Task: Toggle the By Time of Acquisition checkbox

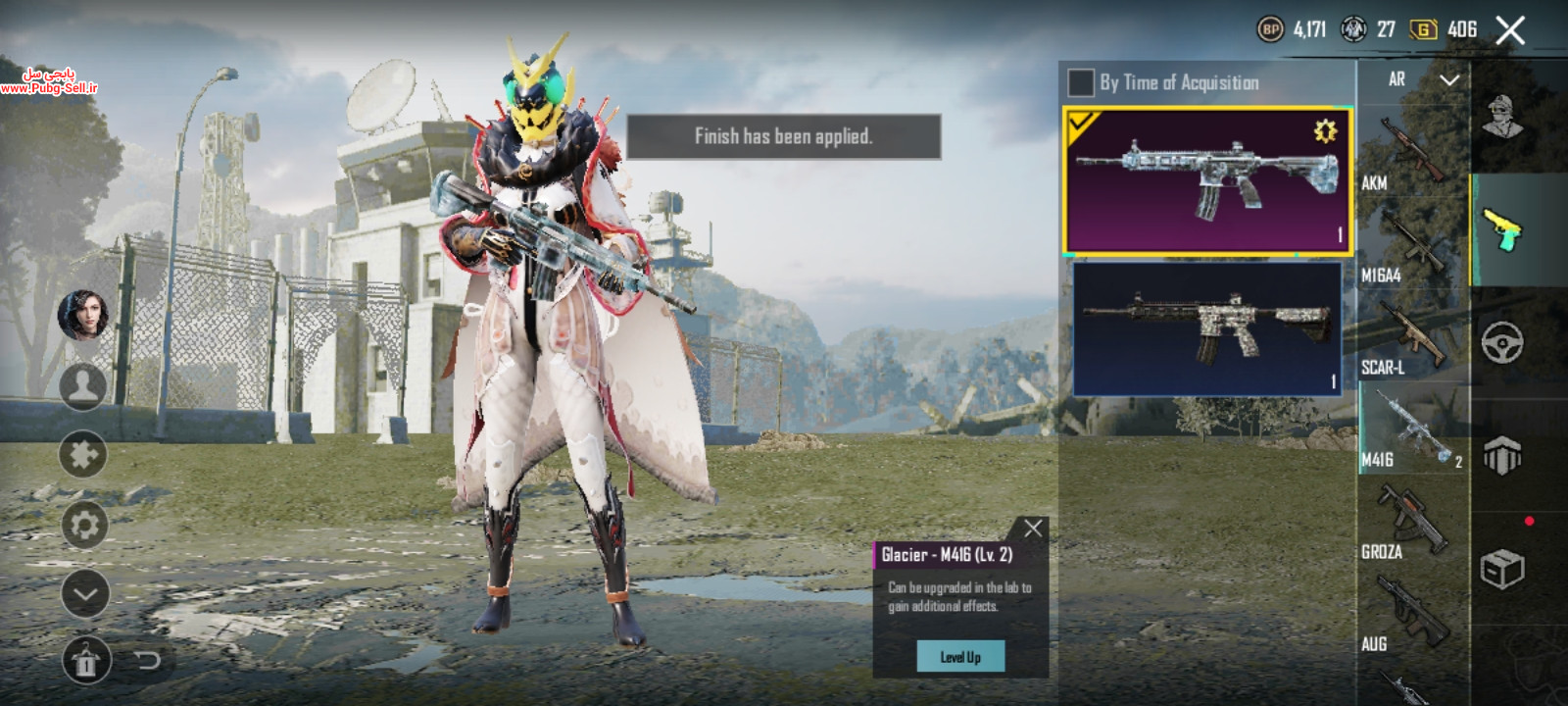Action: click(1080, 82)
